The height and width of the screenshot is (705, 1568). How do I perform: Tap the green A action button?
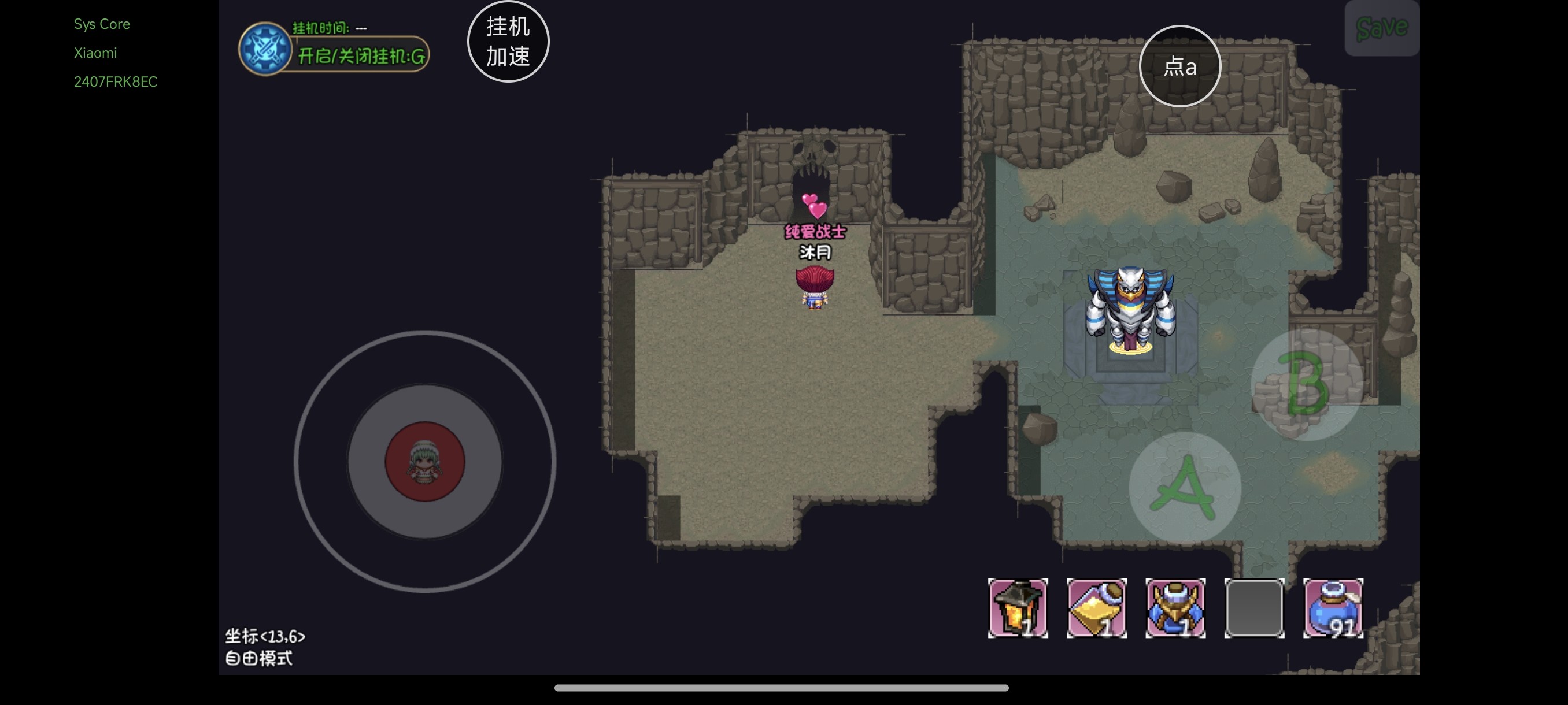[1184, 487]
